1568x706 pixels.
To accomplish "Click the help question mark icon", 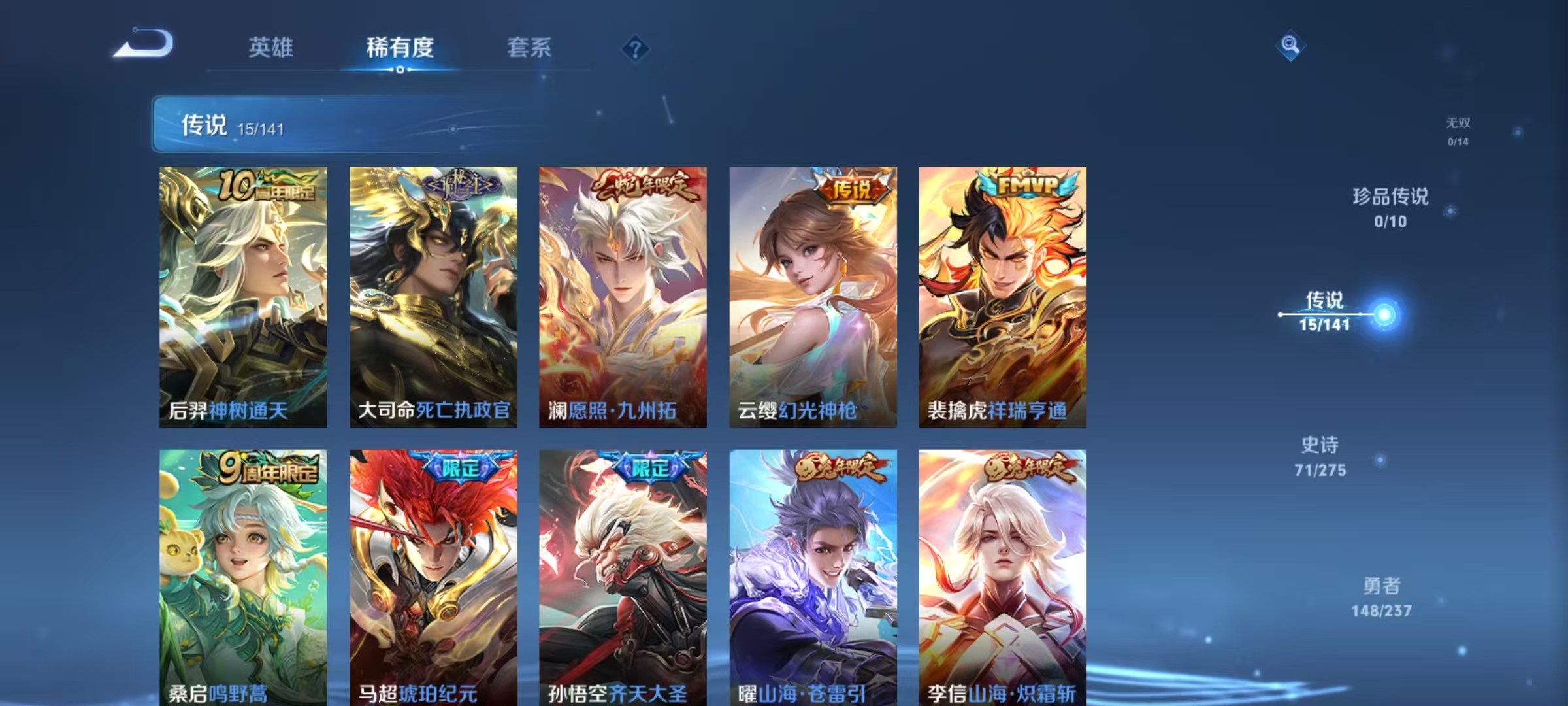I will point(635,48).
